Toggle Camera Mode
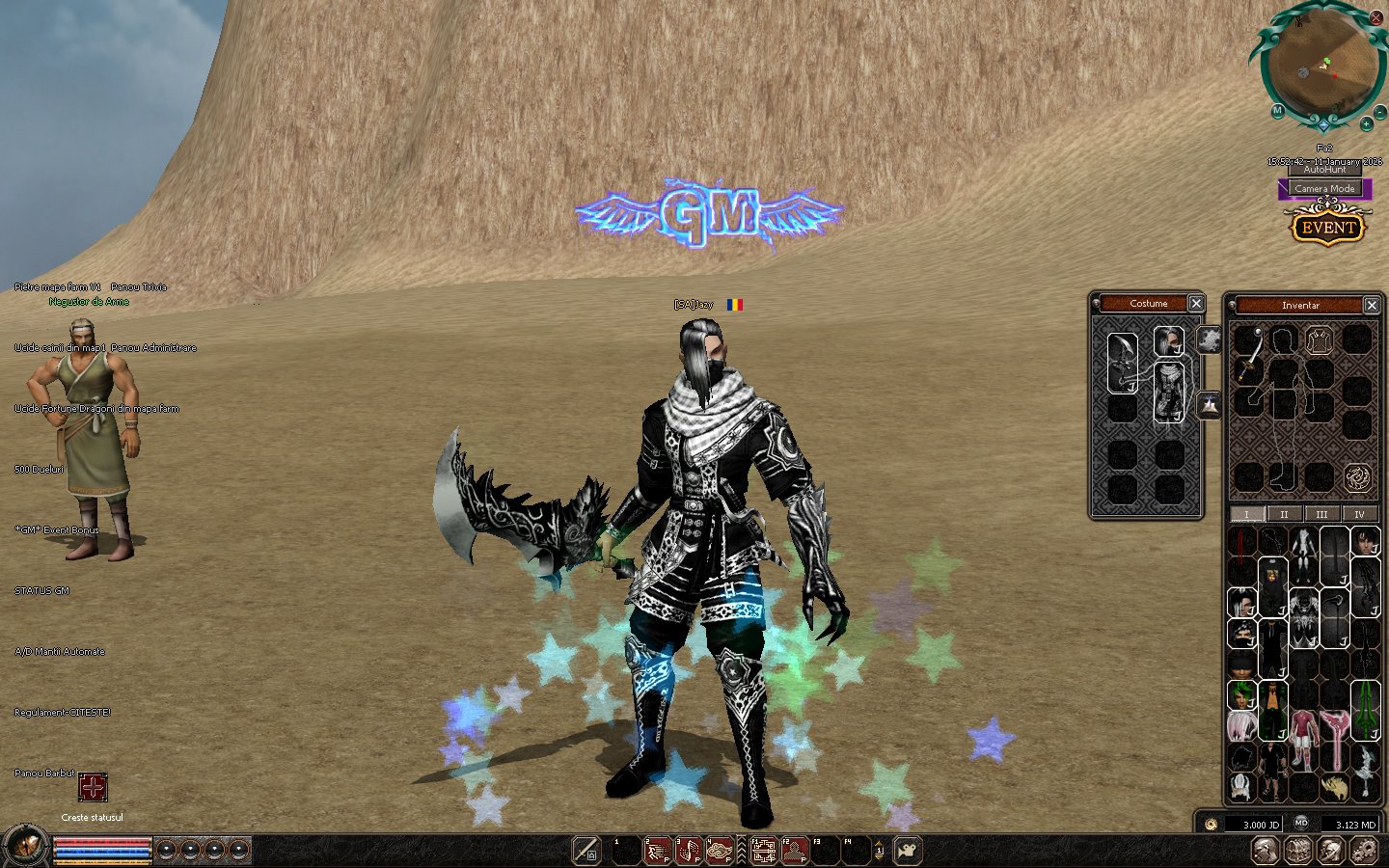This screenshot has width=1389, height=868. pyautogui.click(x=1324, y=189)
